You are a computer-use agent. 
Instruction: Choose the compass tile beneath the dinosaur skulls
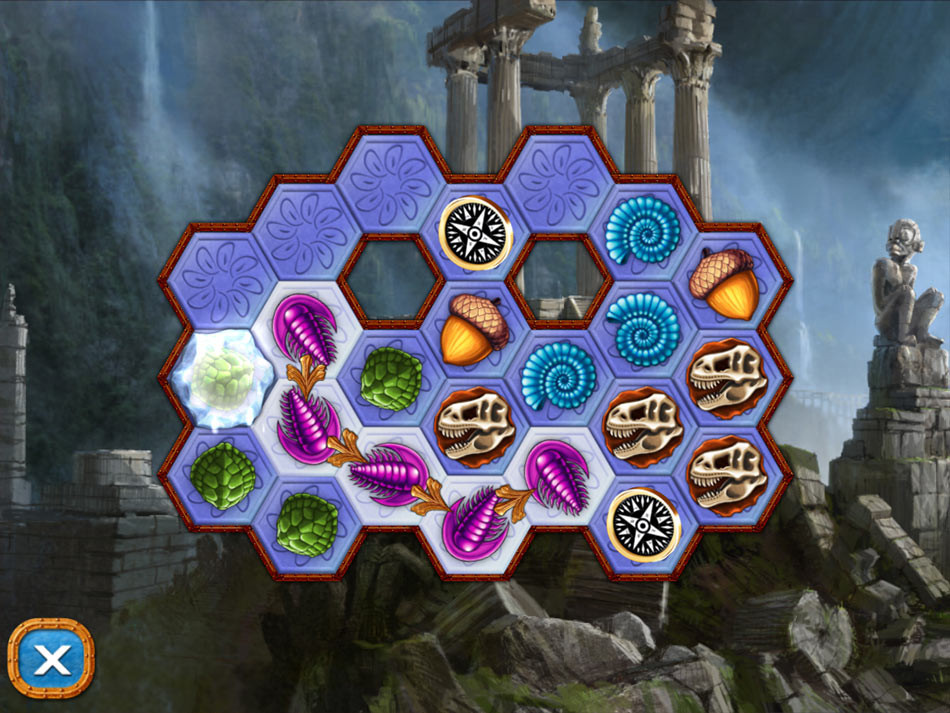[x=644, y=523]
